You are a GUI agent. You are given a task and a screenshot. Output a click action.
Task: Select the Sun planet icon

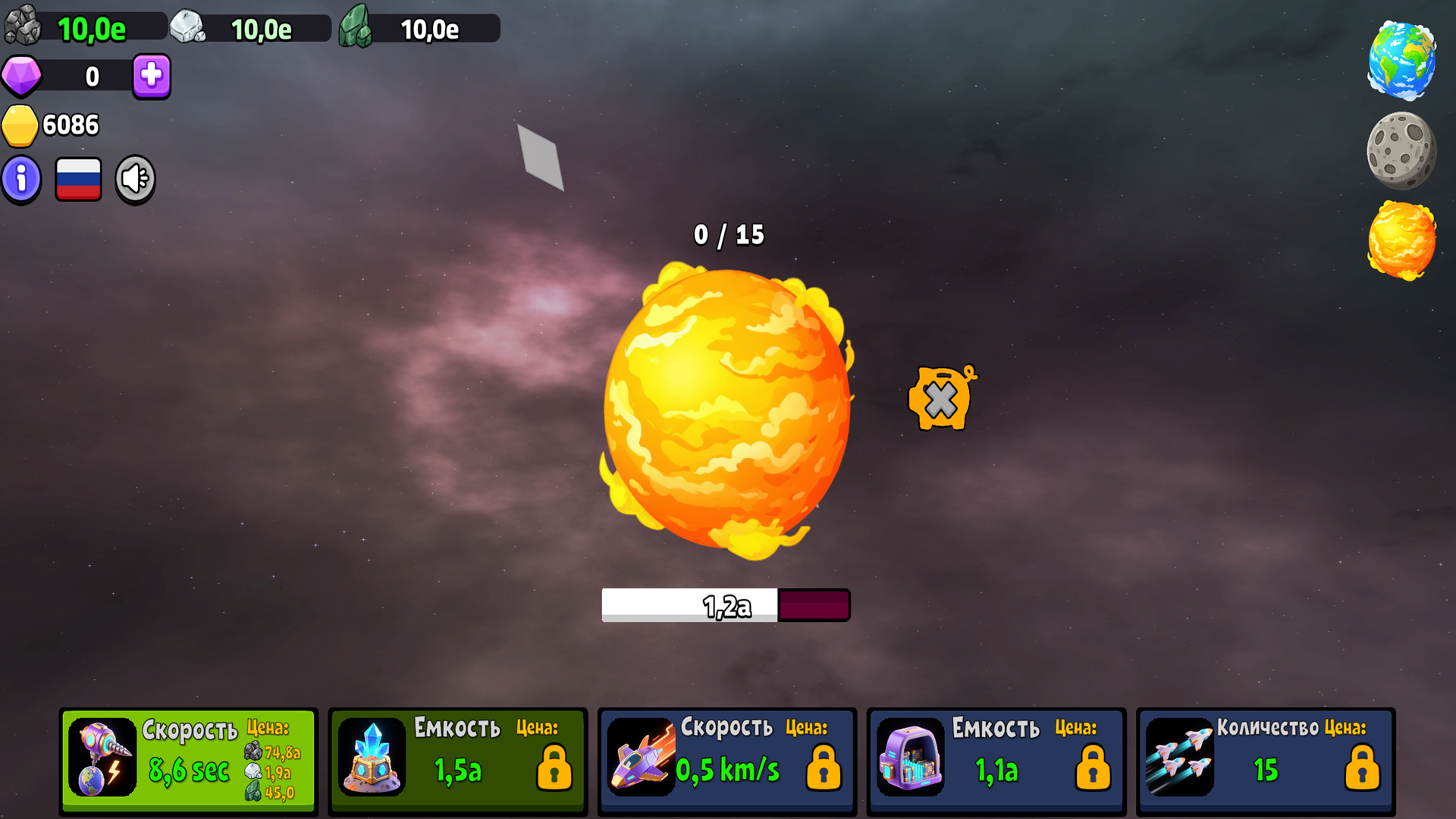click(x=1401, y=240)
